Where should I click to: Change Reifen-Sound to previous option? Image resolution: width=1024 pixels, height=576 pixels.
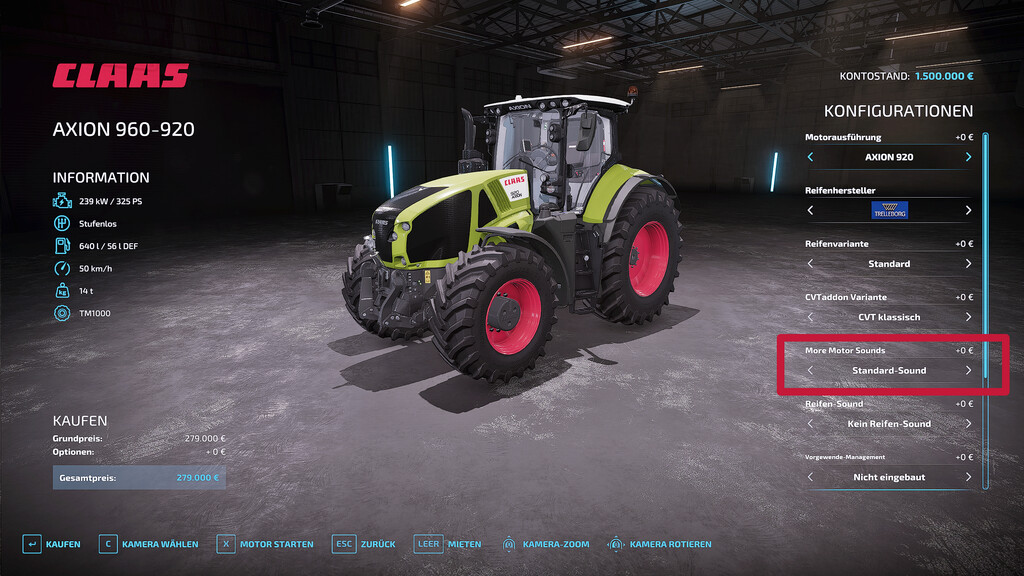point(810,424)
